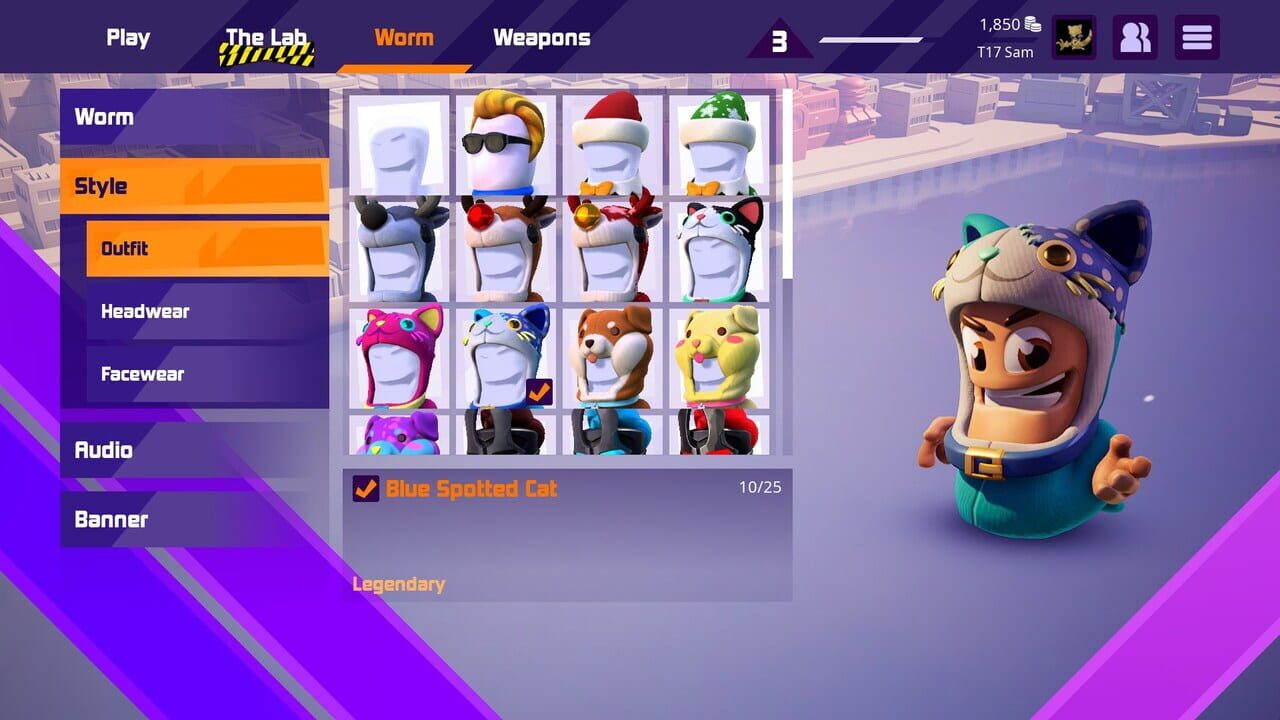
Task: Open the Audio settings section
Action: [x=103, y=450]
